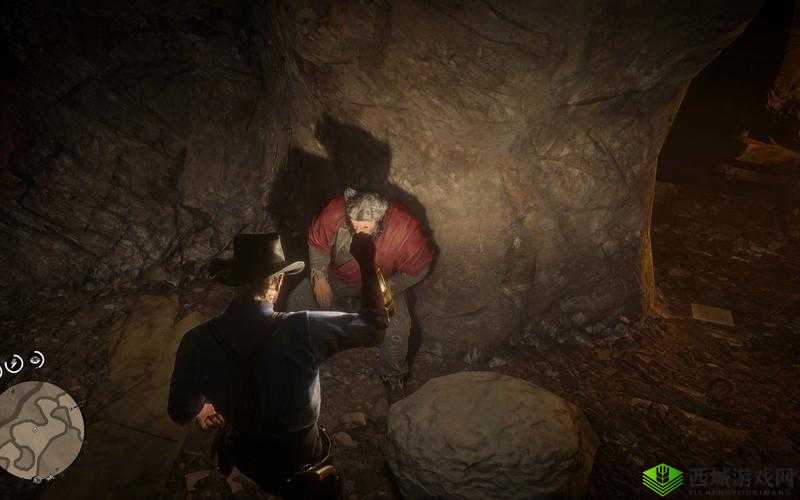Open the circular cave minimap

(40, 430)
